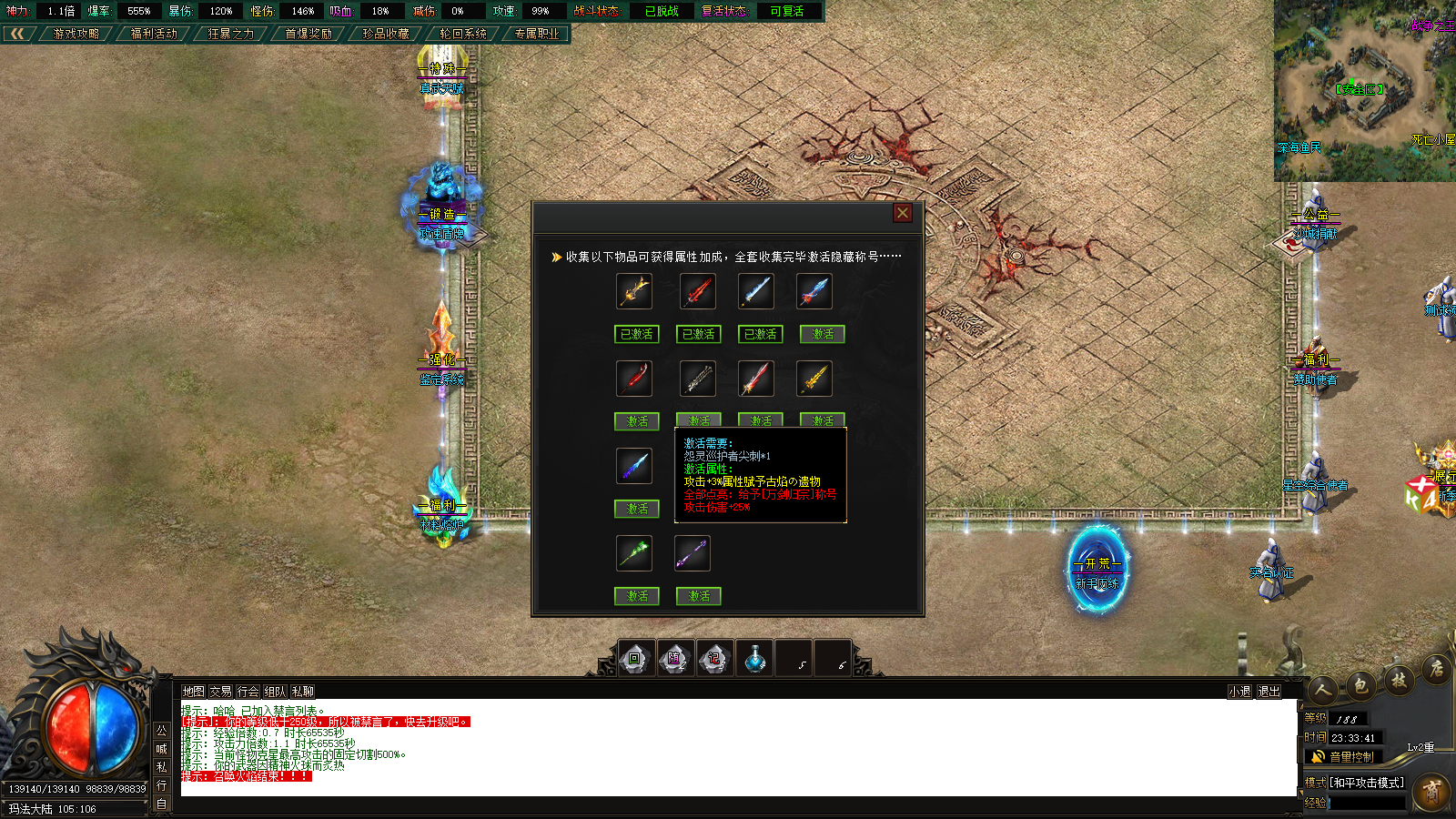
Task: Open the 首爆奖励 first-drop rewards menu
Action: pos(308,34)
